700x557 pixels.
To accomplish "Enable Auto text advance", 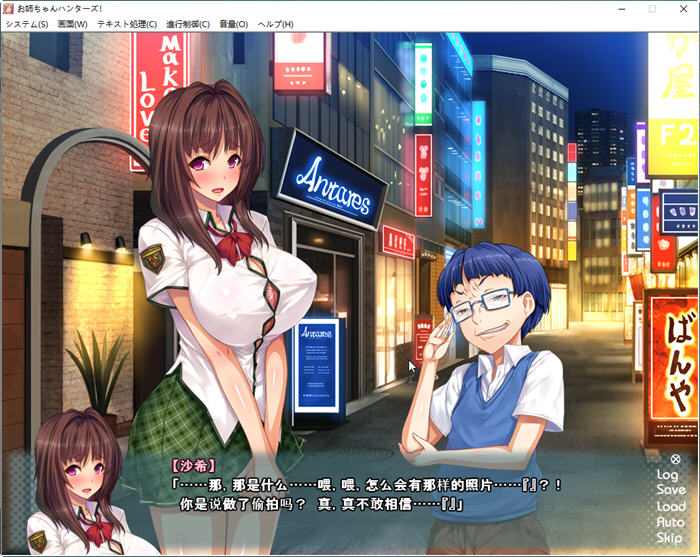I will [671, 523].
